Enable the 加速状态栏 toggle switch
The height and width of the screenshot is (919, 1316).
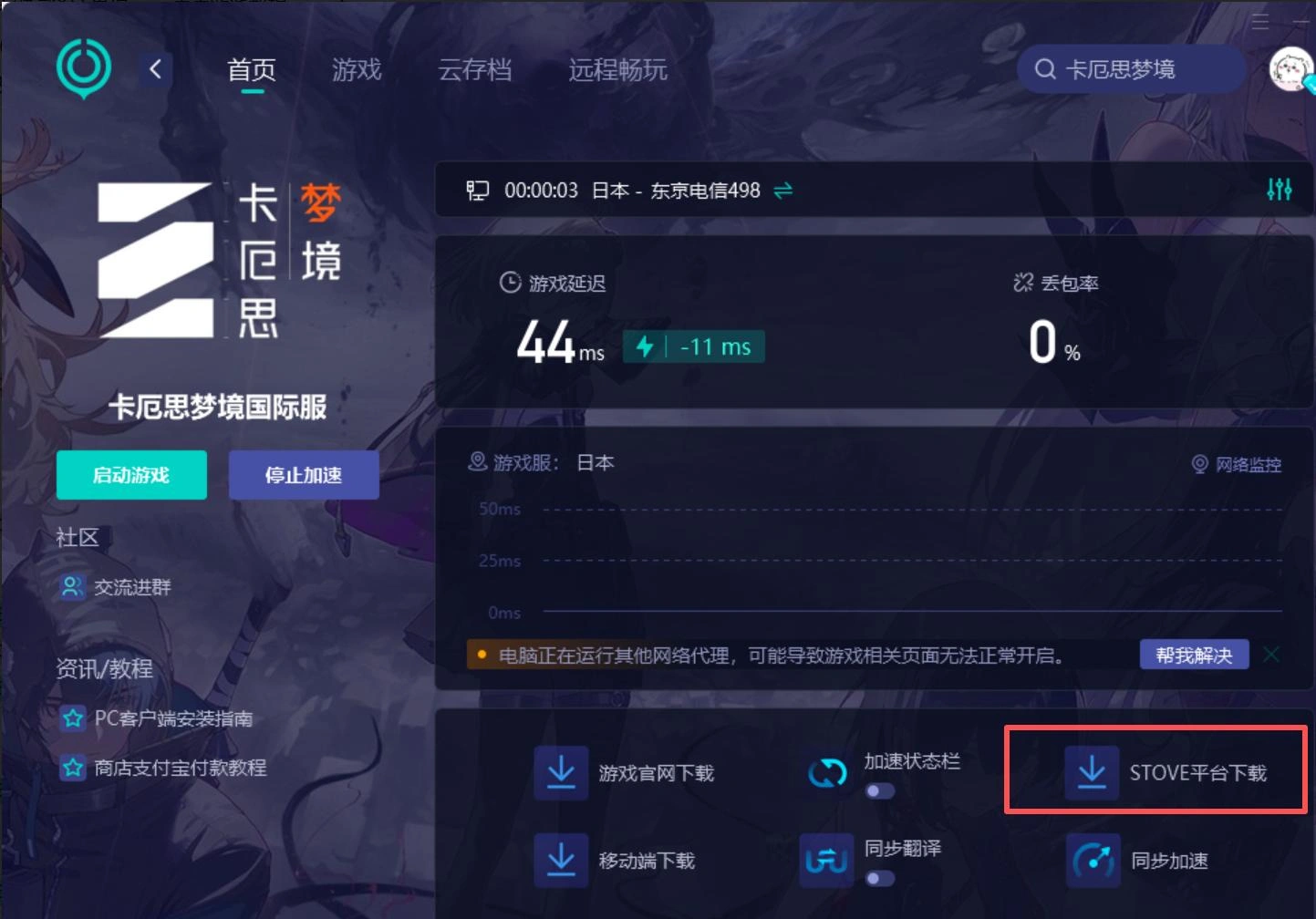pyautogui.click(x=879, y=791)
